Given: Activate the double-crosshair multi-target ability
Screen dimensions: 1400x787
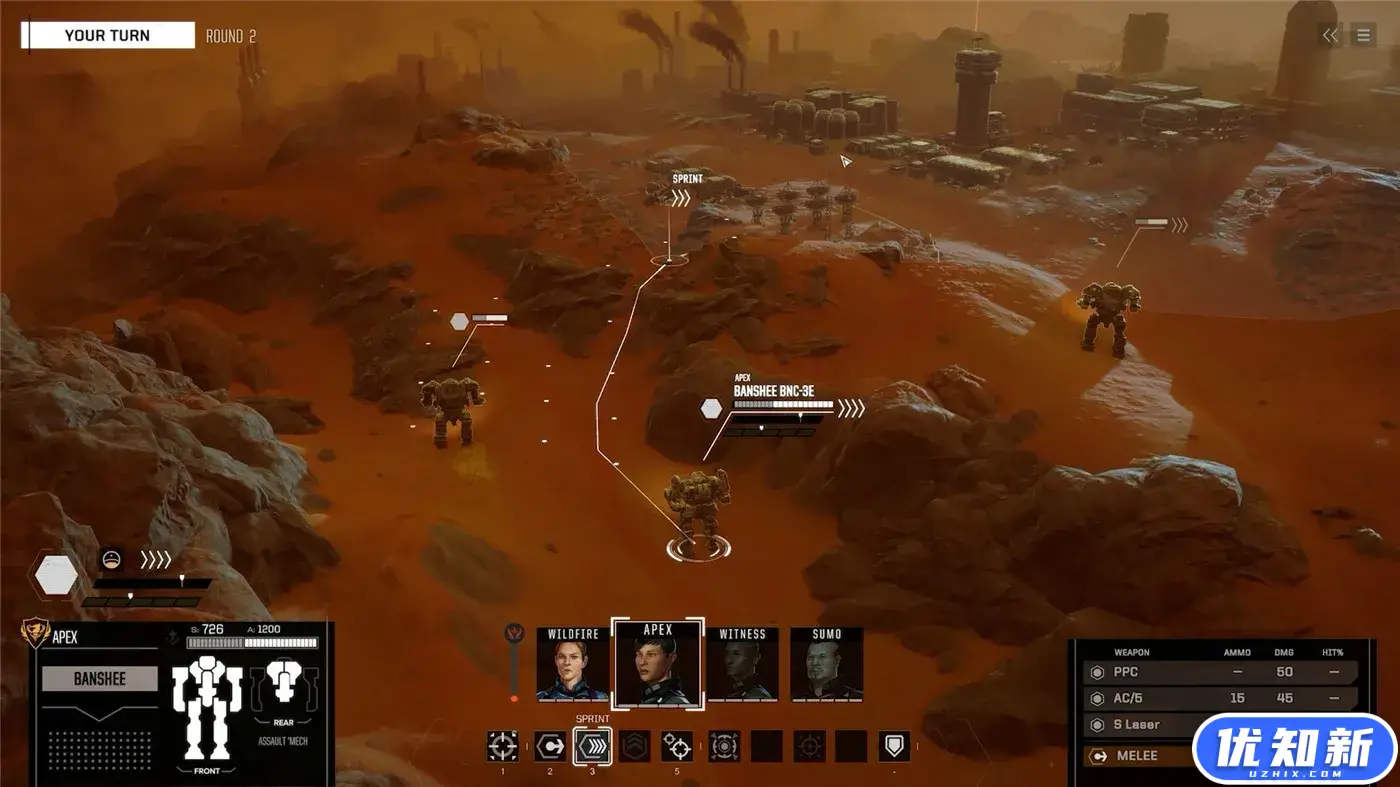Looking at the screenshot, I should [x=677, y=746].
